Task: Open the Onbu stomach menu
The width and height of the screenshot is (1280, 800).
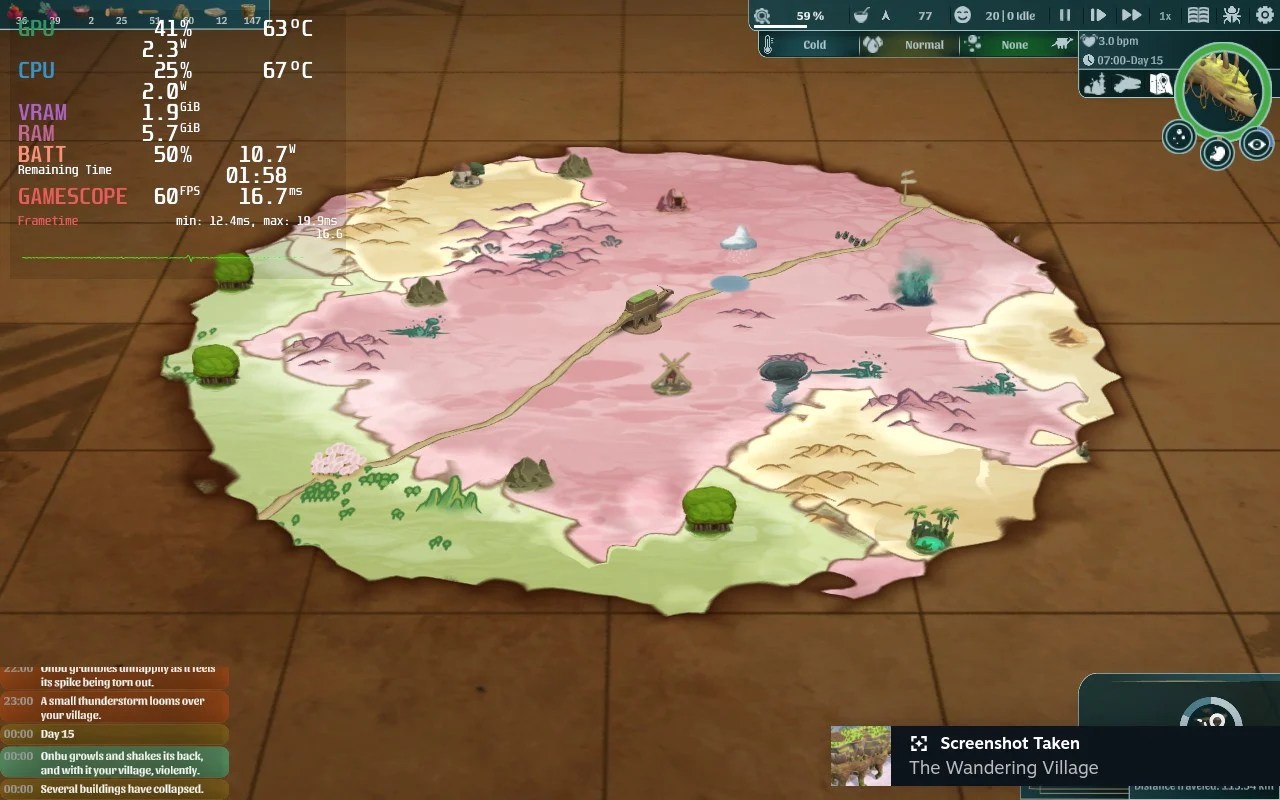Action: click(x=1216, y=152)
